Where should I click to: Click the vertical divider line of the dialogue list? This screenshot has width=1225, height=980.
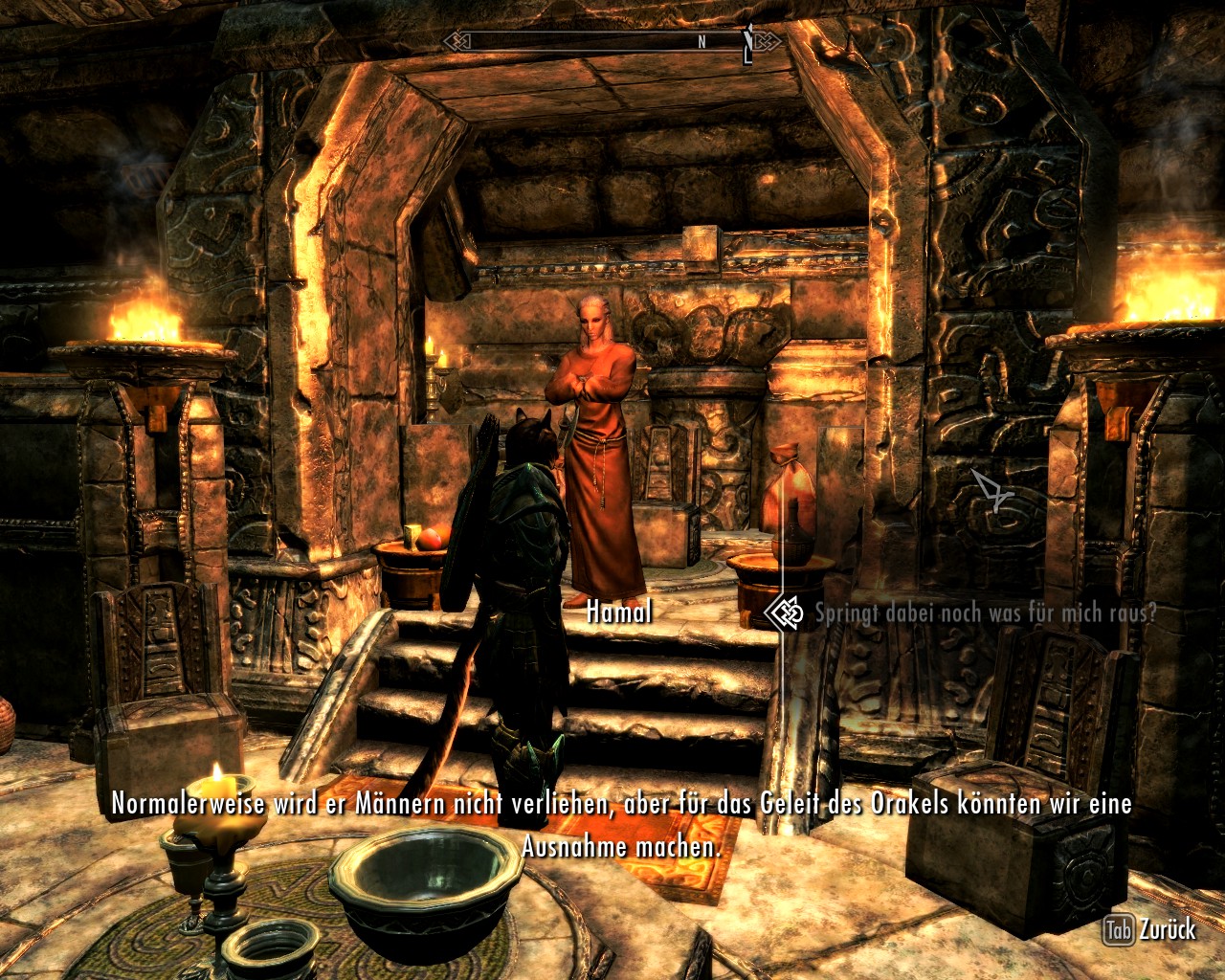pyautogui.click(x=782, y=708)
